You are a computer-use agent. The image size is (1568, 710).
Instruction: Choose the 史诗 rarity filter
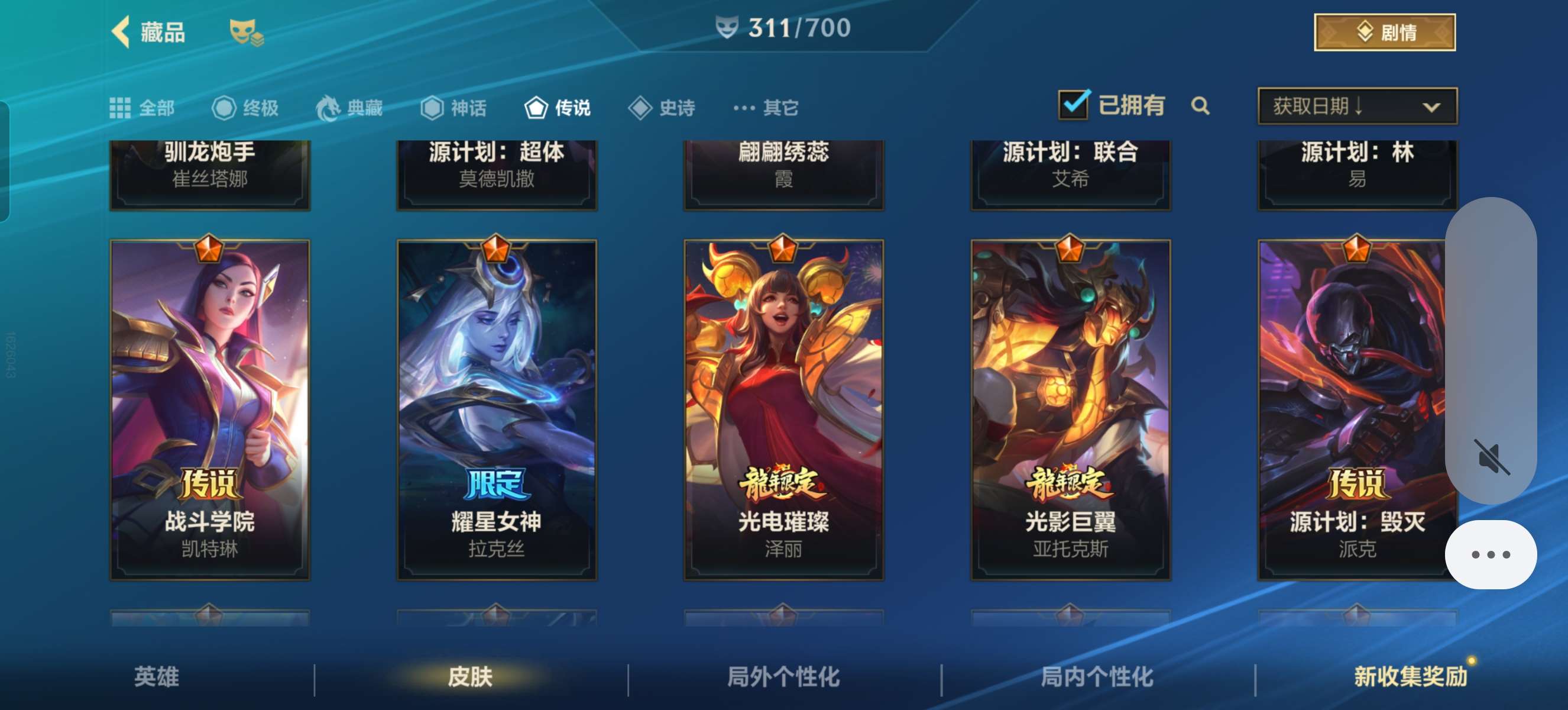pos(662,108)
